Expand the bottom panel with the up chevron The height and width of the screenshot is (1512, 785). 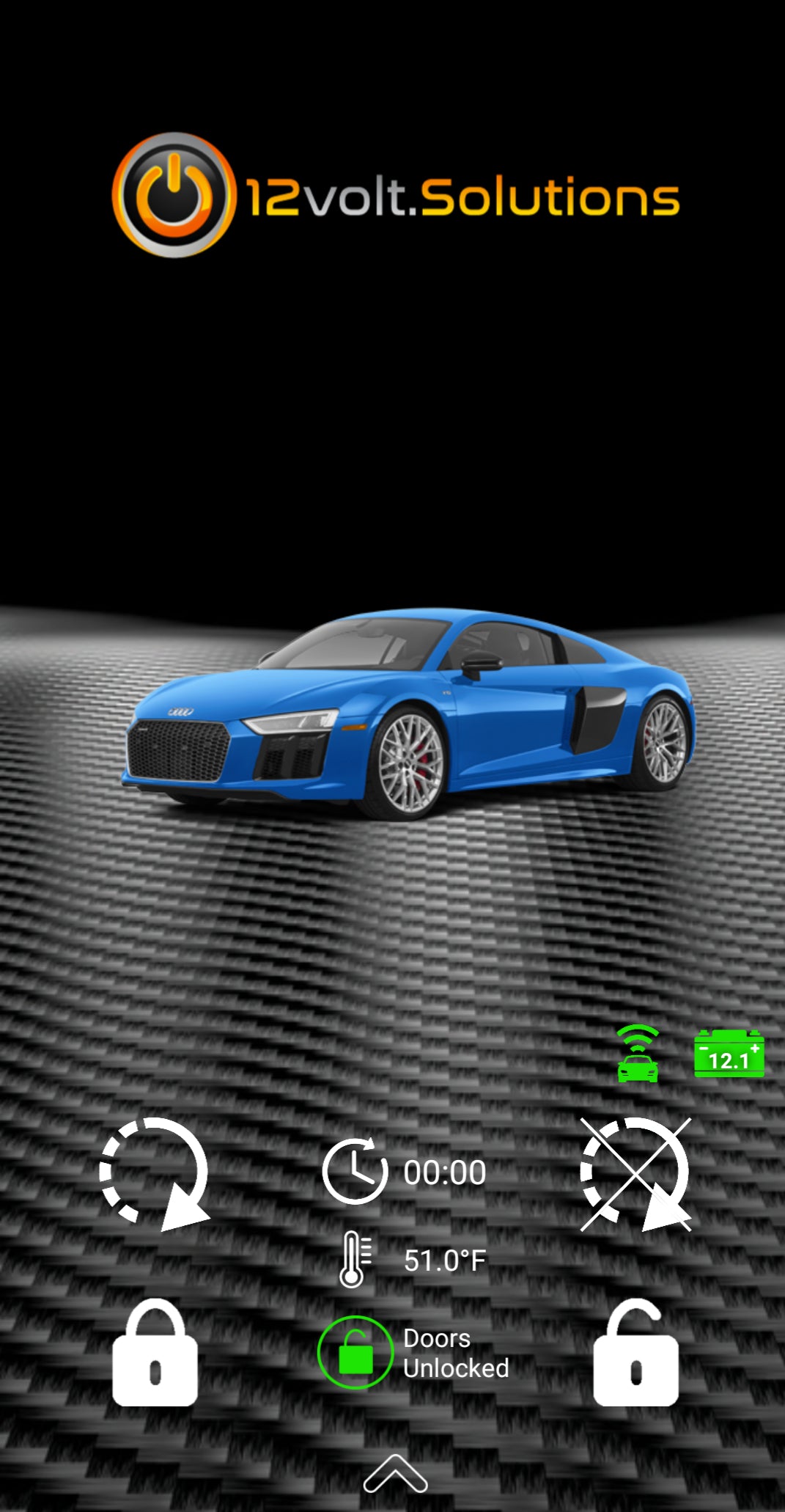395,1474
